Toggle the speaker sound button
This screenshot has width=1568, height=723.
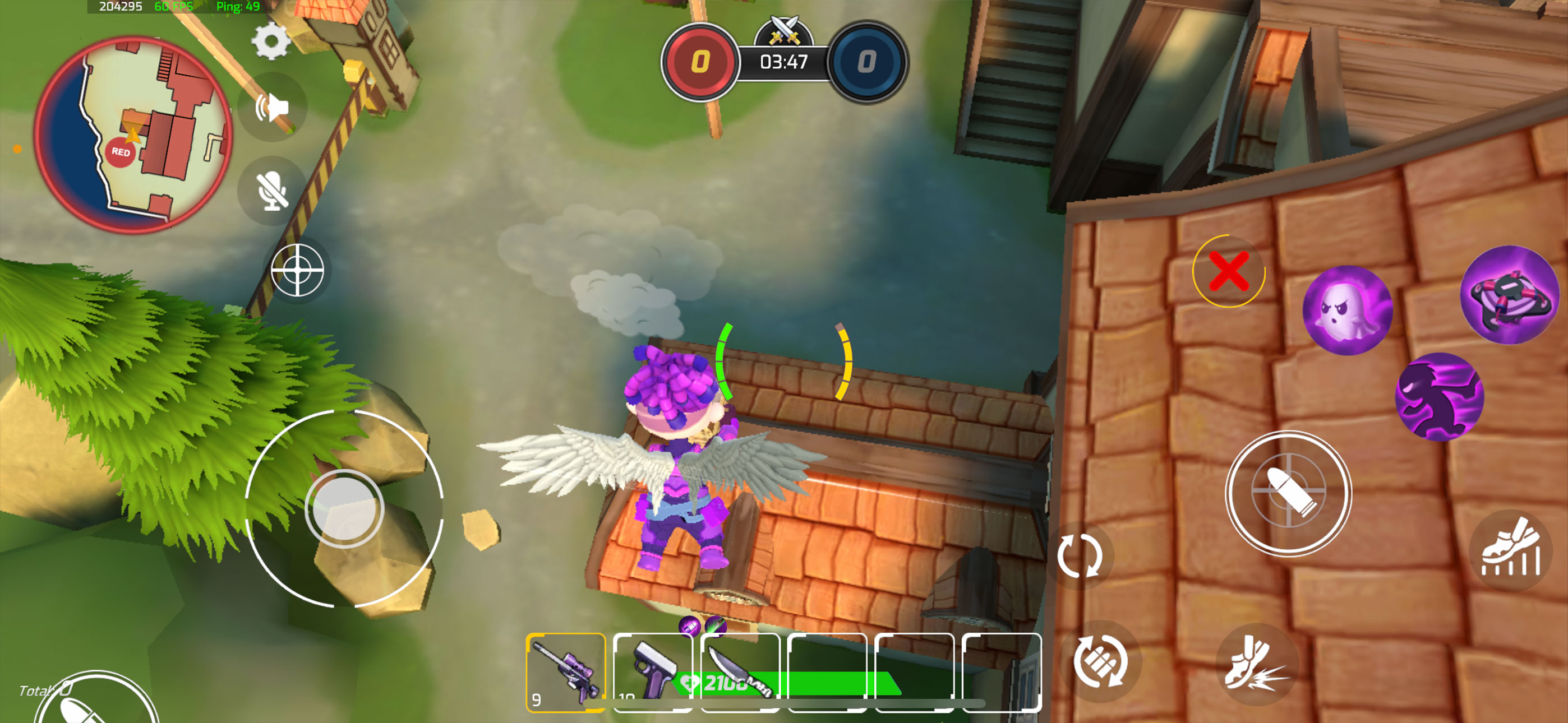click(272, 108)
